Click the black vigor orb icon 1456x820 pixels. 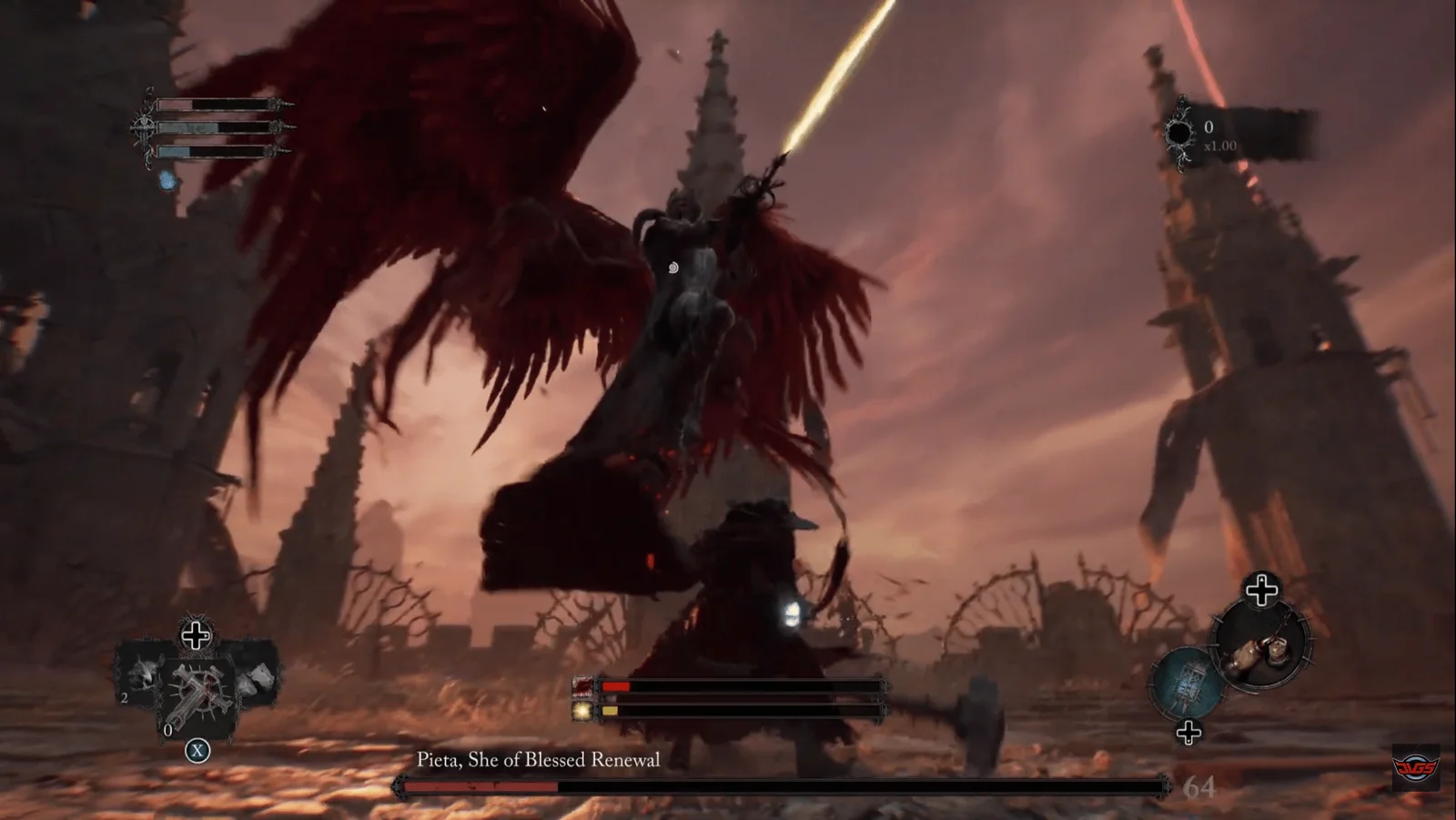click(1179, 134)
